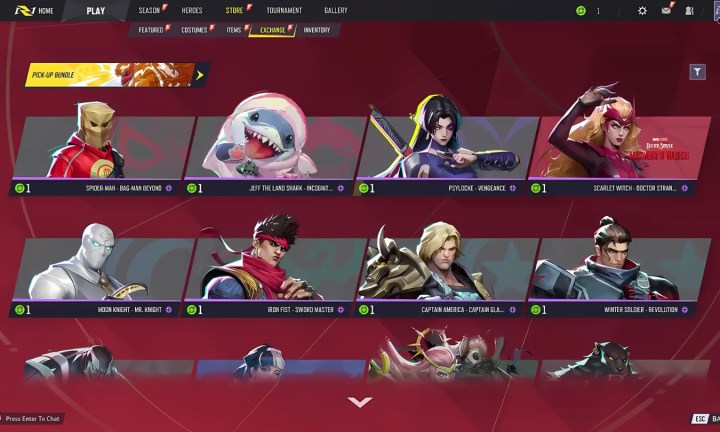Viewport: 720px width, 432px height.
Task: Select the Psylocke Vengeance costume
Action: coord(440,150)
